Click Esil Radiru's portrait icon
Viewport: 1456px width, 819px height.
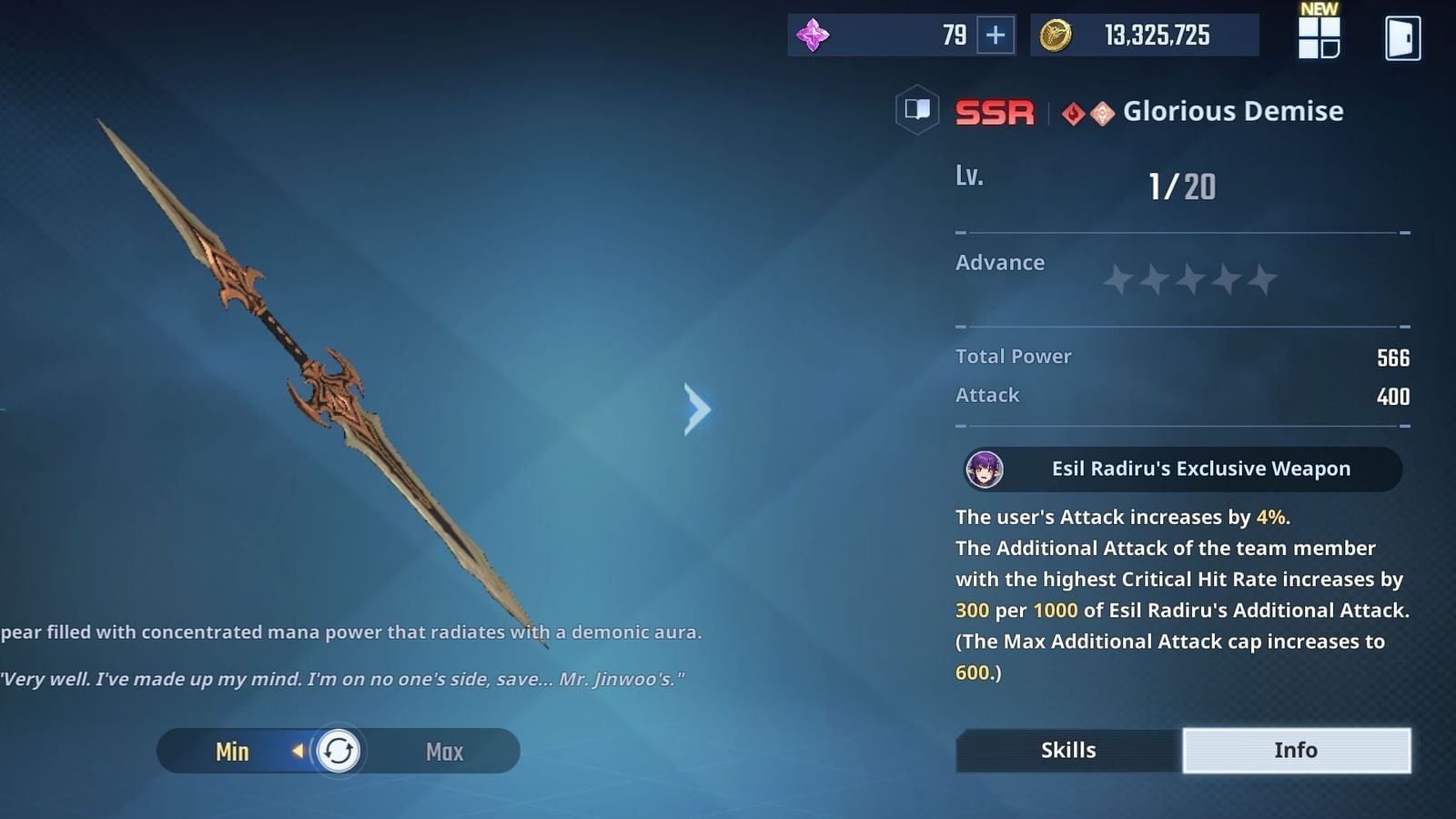985,469
